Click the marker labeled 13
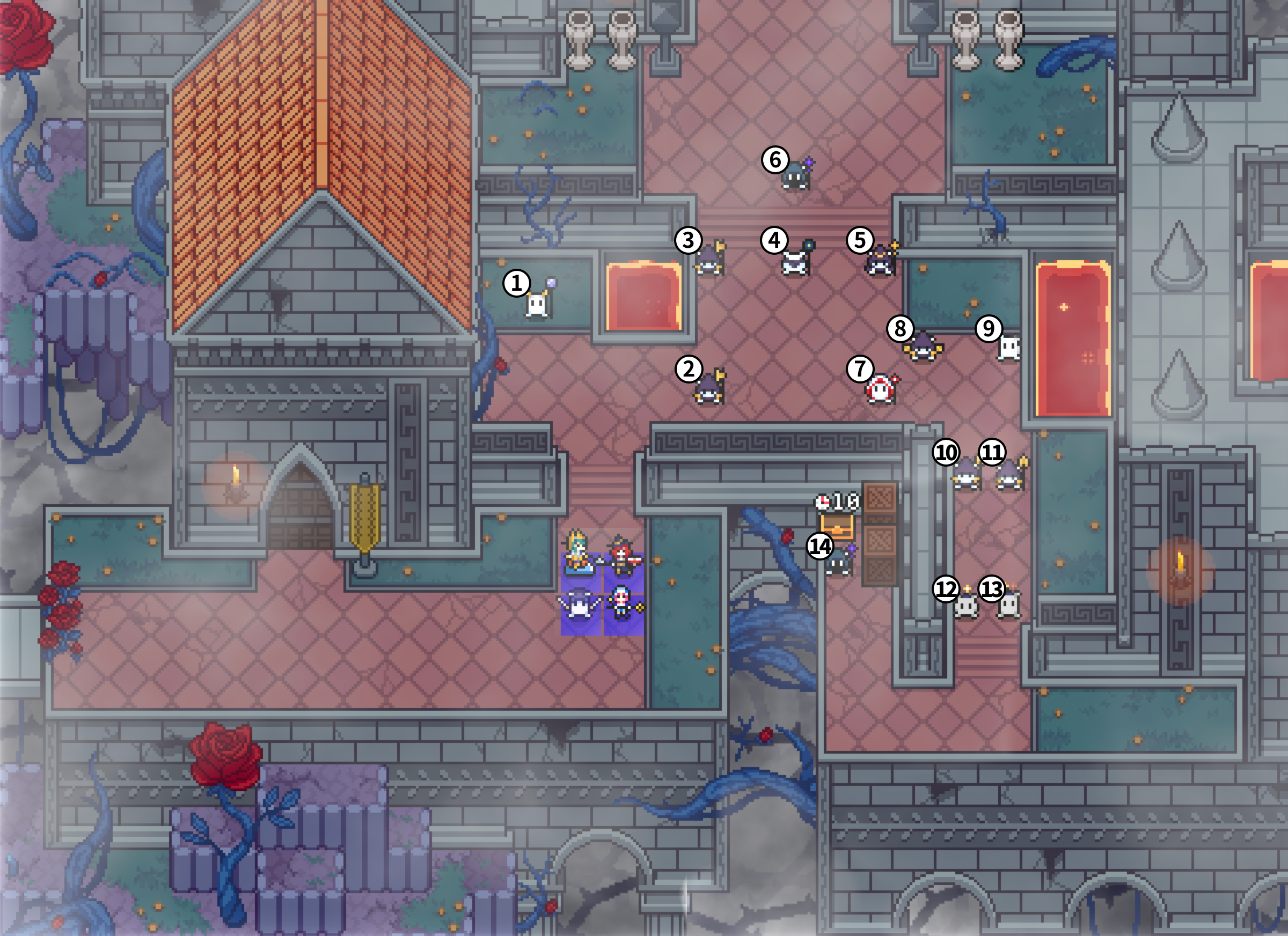Screen dimensions: 1288x936 992,588
